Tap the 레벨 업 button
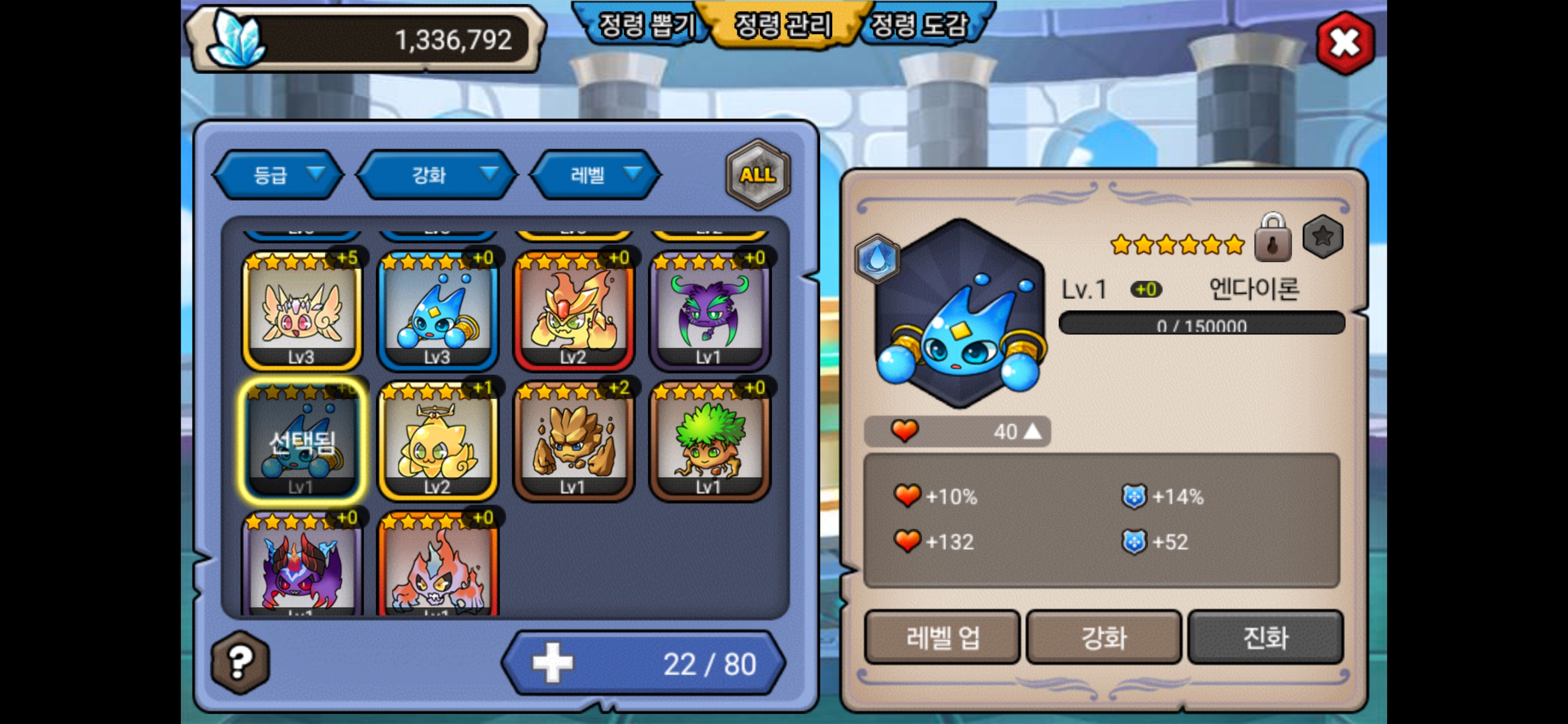 coord(942,638)
